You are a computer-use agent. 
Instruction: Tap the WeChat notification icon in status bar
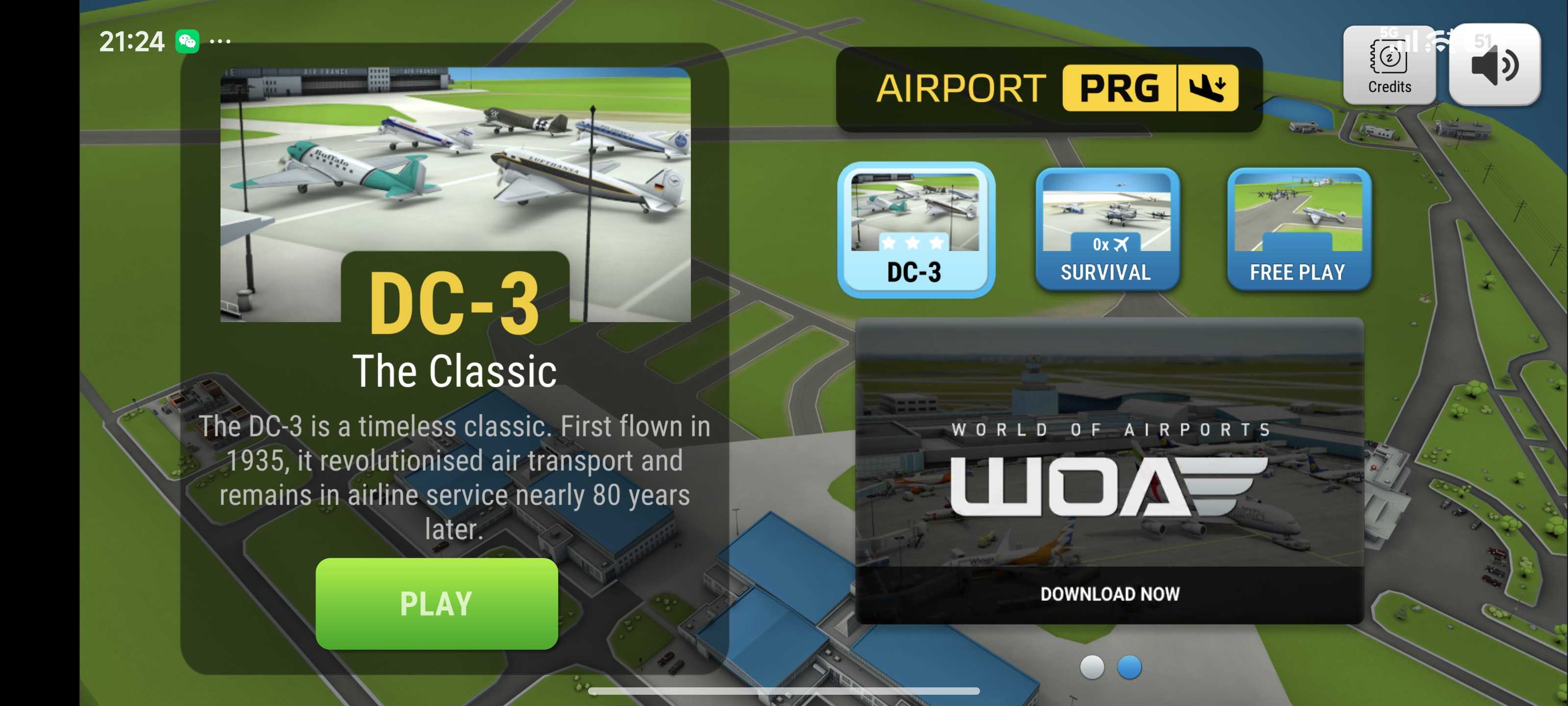click(x=188, y=41)
